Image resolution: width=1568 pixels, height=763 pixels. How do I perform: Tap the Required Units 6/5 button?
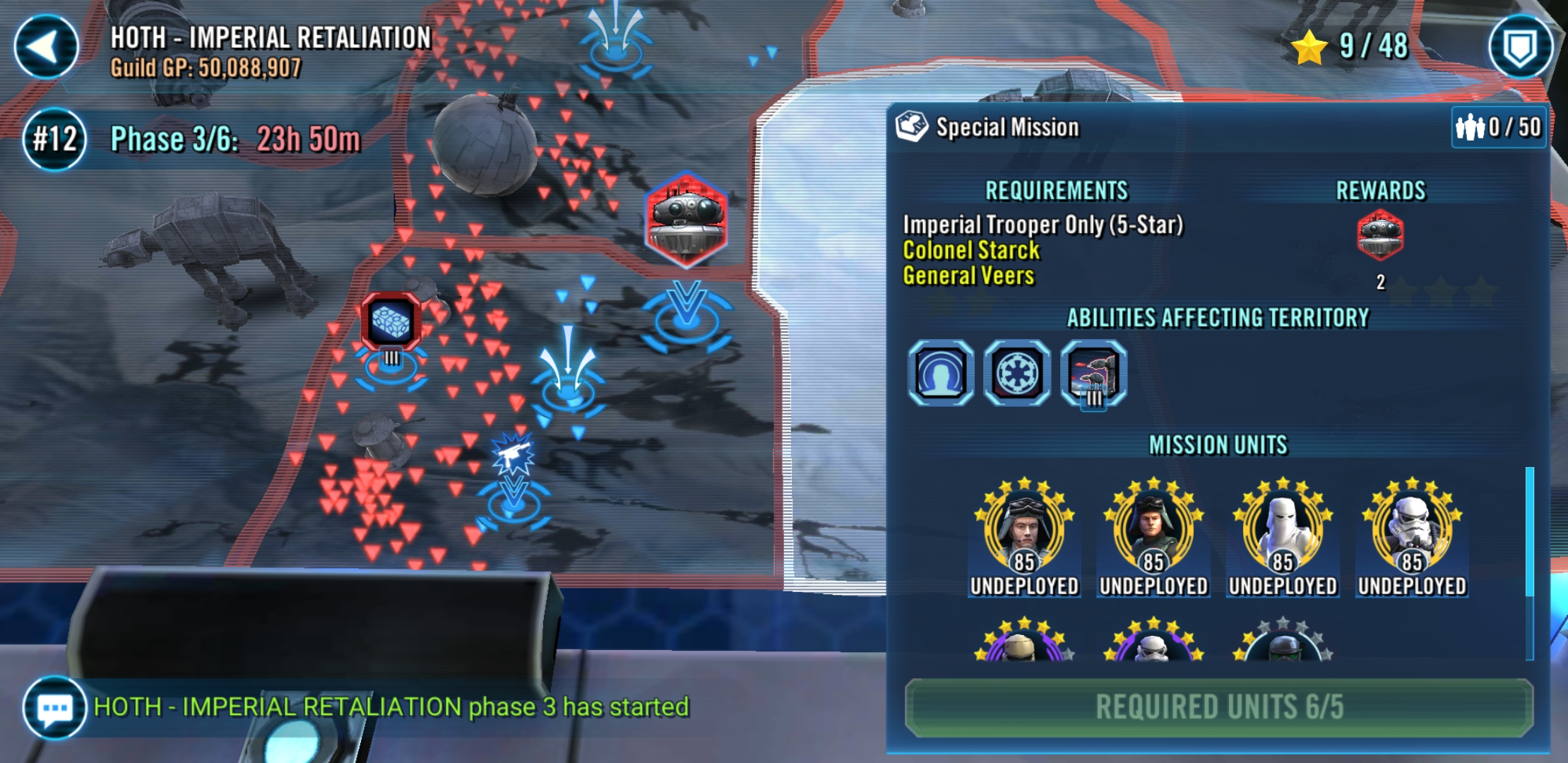[1219, 707]
